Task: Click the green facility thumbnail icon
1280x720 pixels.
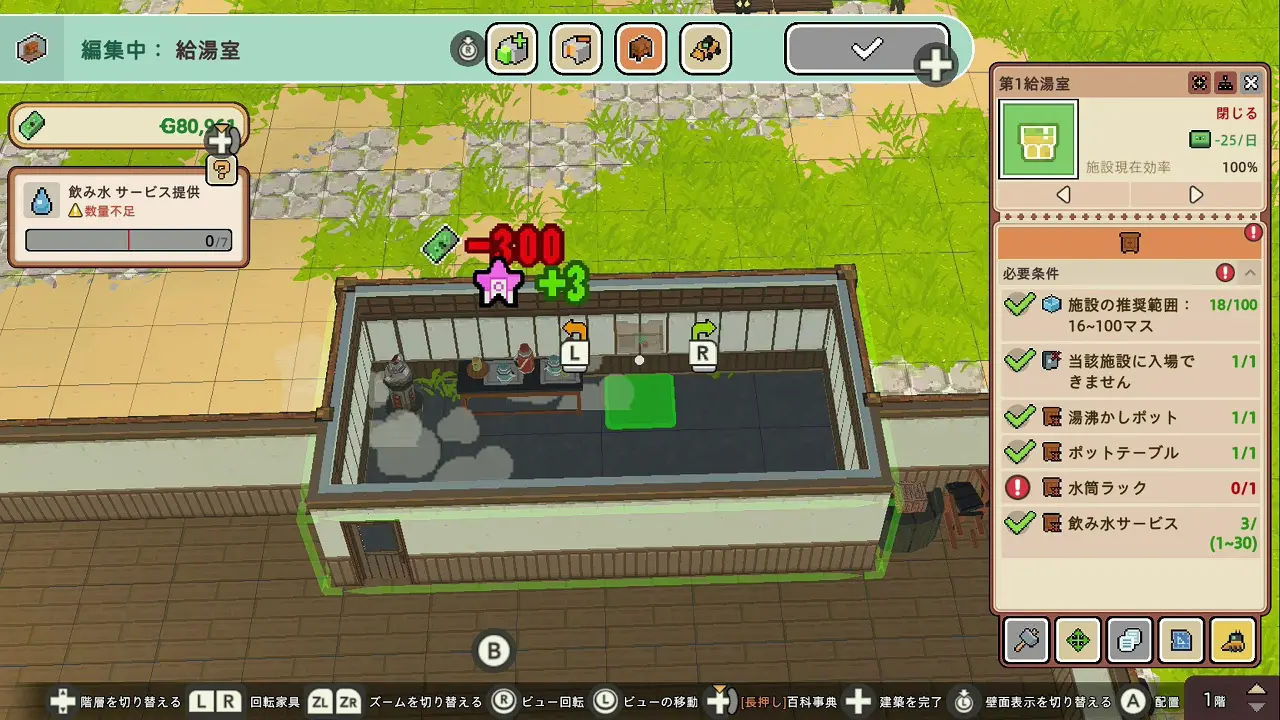Action: 1038,140
